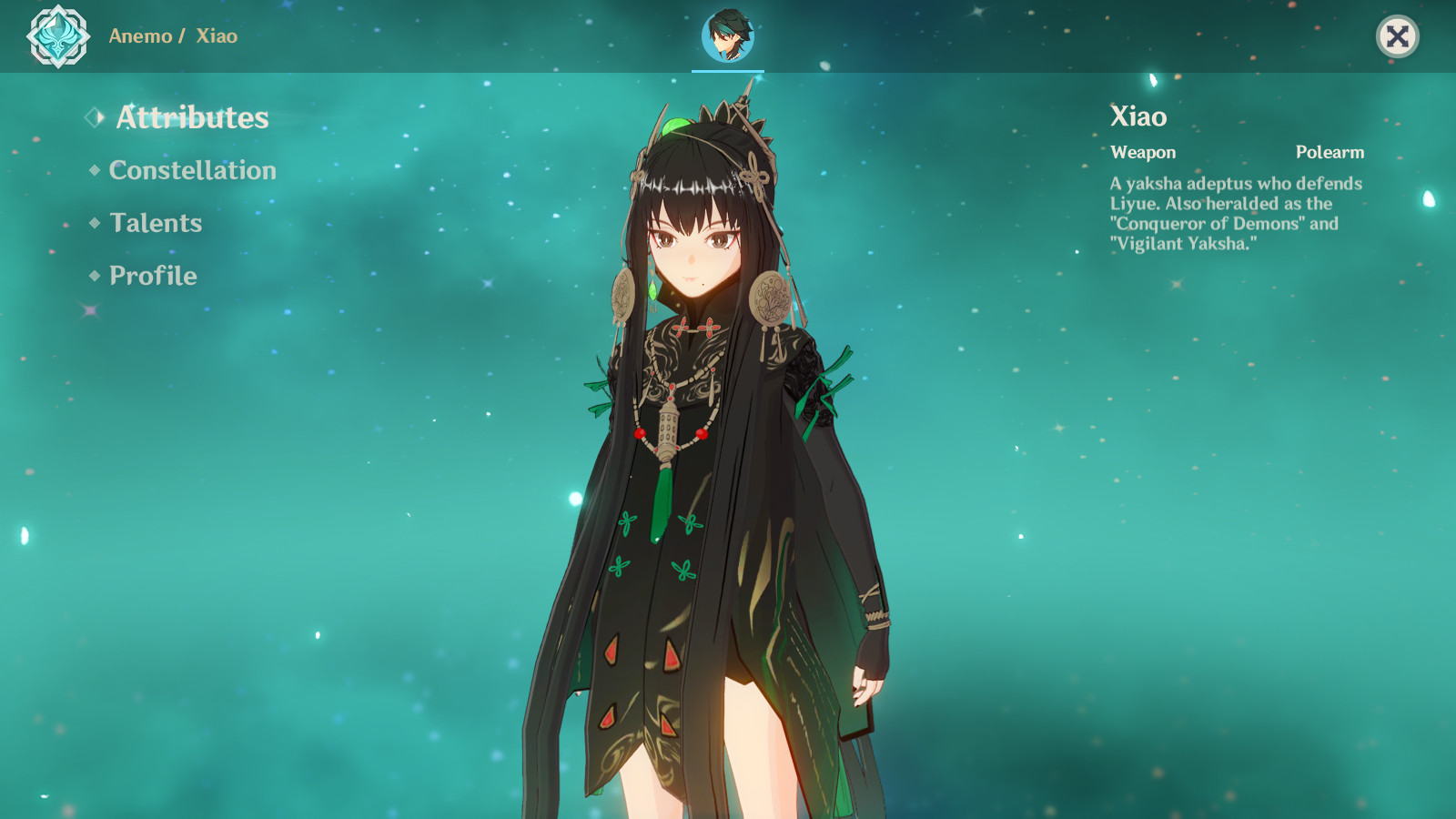The image size is (1456, 819).
Task: Click the Anemo element emblem top-left
Action: (x=56, y=36)
